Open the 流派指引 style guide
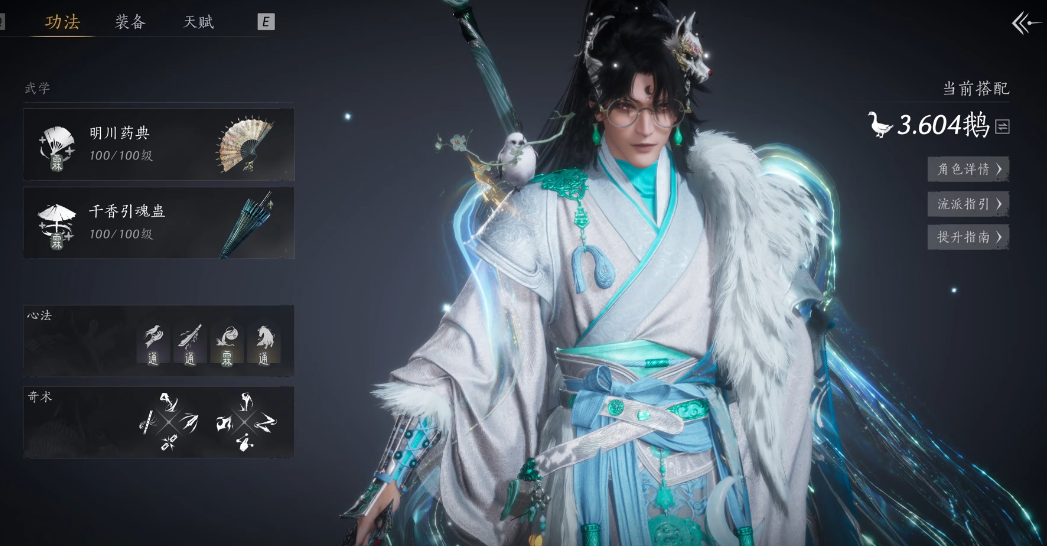Image resolution: width=1047 pixels, height=546 pixels. point(967,204)
